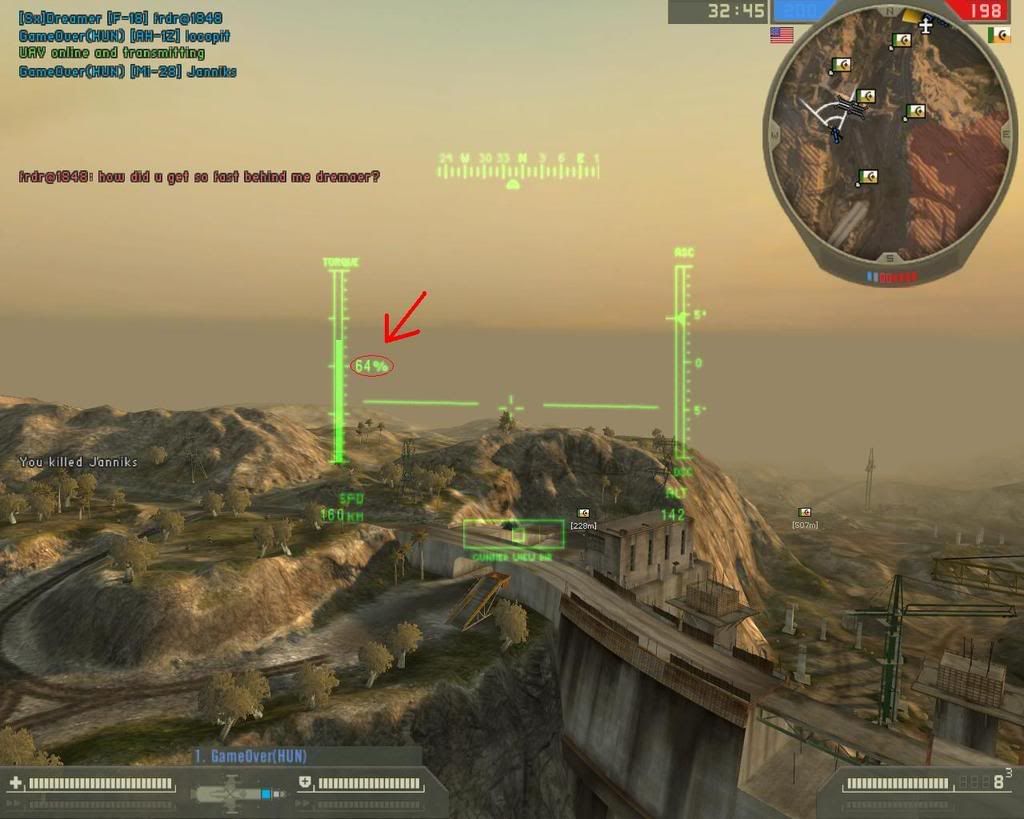
Task: Select the white airplane marker on the minimap
Action: tap(926, 24)
